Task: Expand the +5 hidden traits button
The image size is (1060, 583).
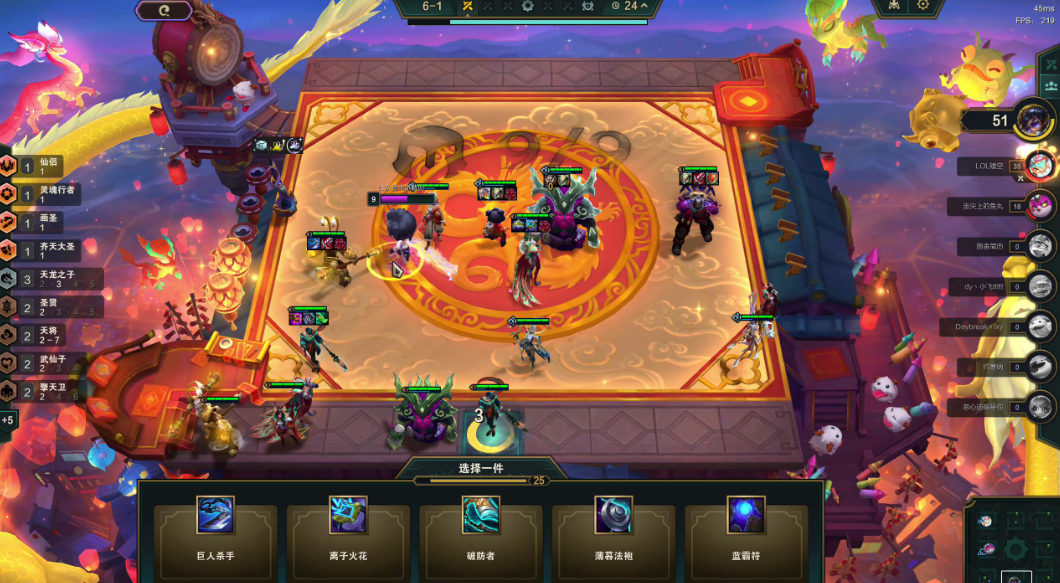Action: point(8,420)
